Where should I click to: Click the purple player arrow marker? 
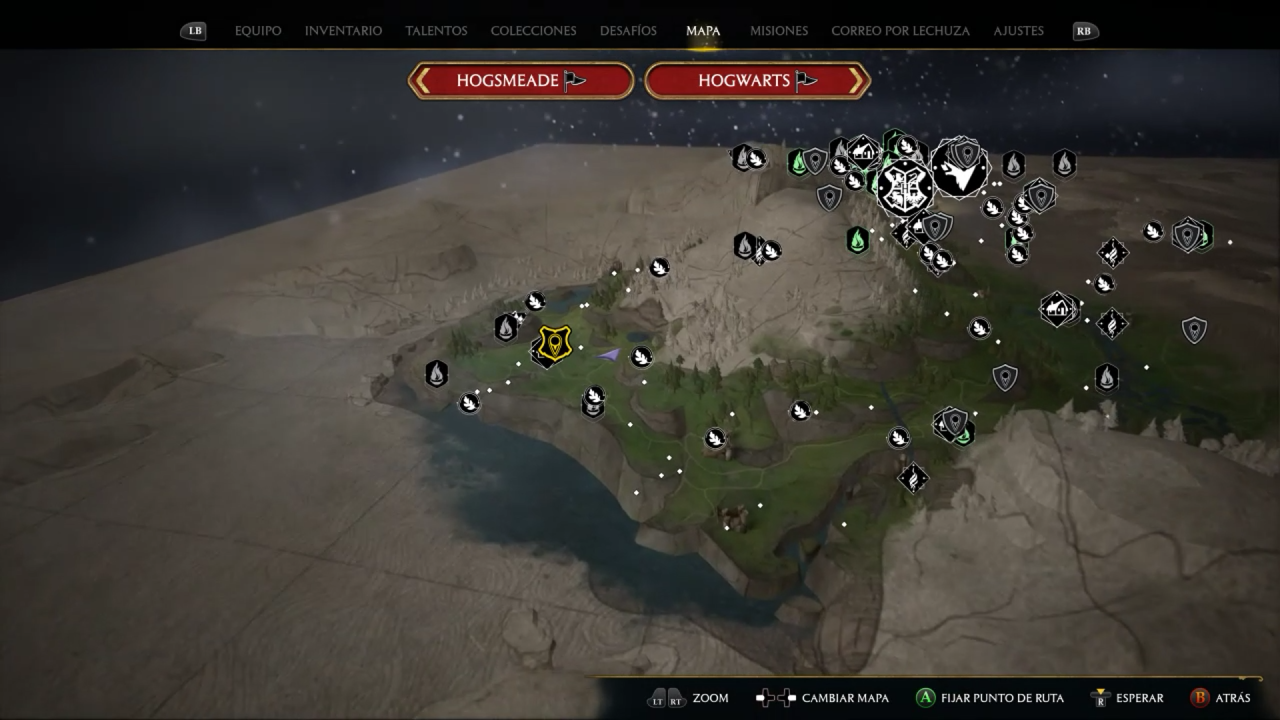[x=608, y=354]
